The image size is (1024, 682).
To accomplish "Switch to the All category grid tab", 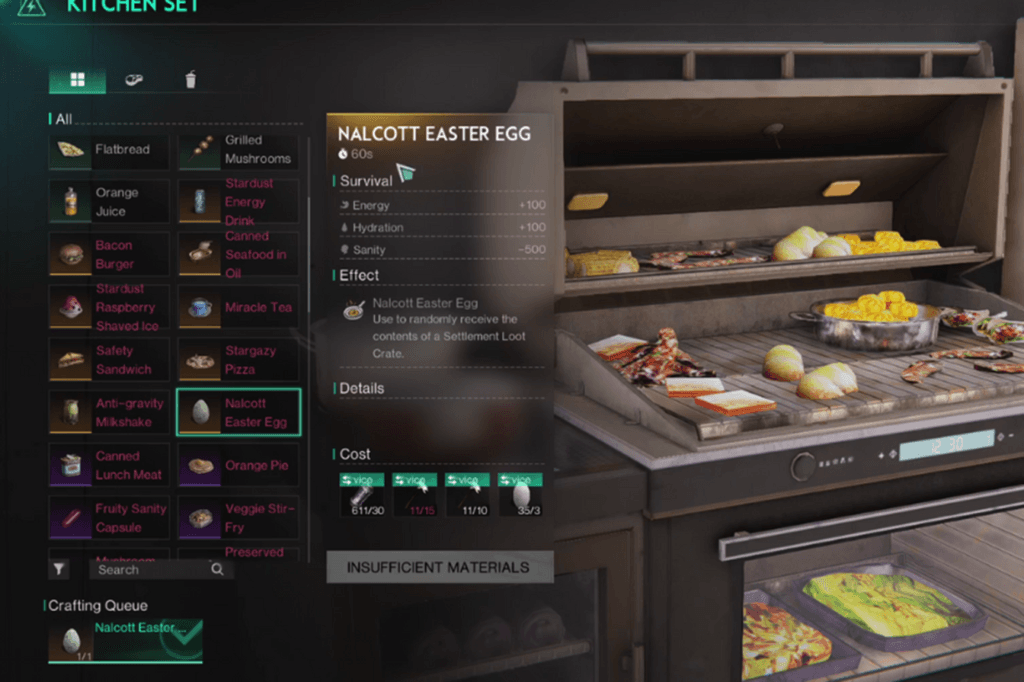I will (x=77, y=80).
